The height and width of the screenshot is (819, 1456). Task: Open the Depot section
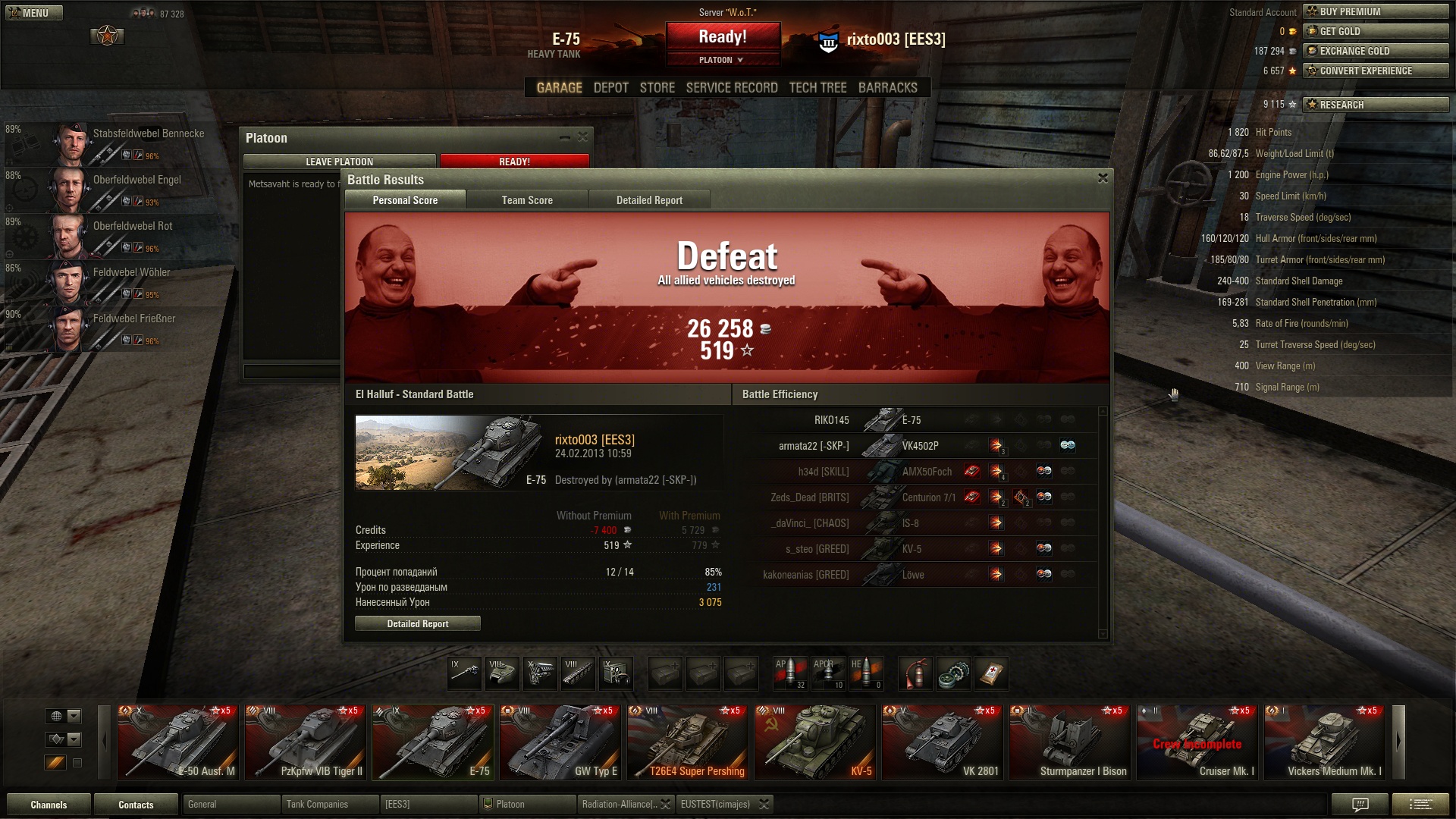pos(610,88)
